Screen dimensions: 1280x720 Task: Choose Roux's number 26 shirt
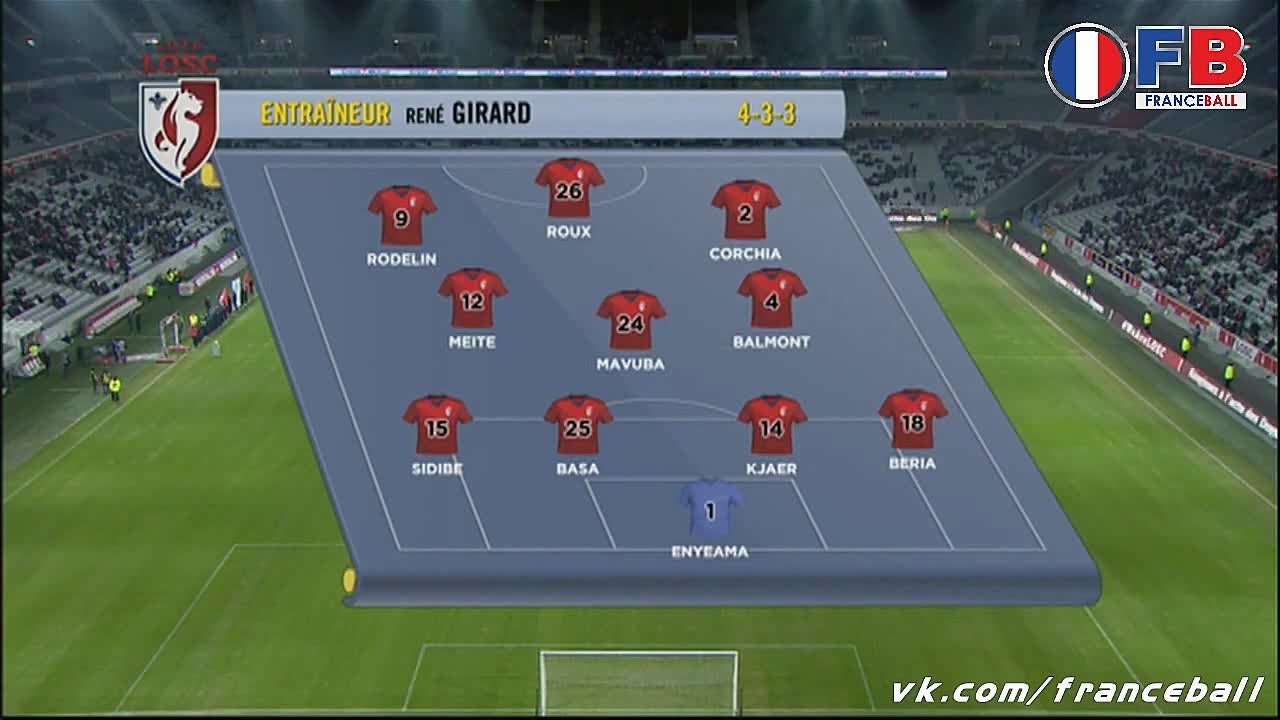coord(569,188)
